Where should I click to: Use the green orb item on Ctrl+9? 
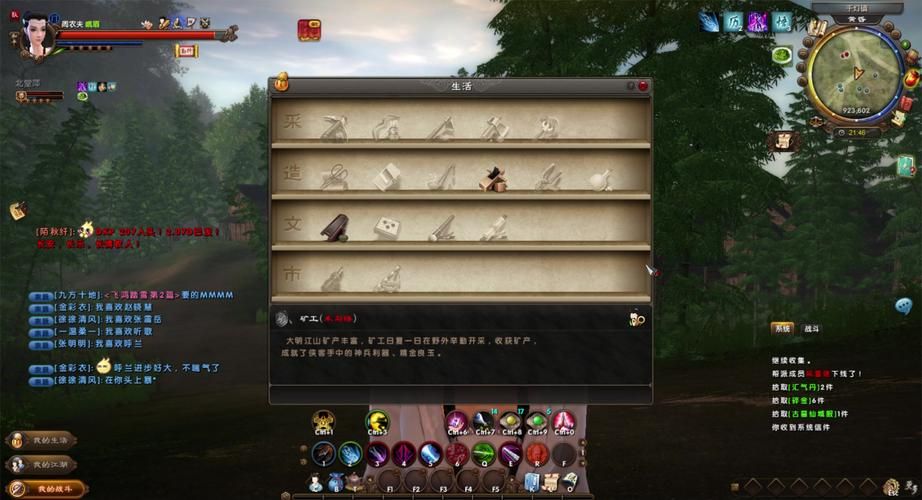(x=538, y=421)
